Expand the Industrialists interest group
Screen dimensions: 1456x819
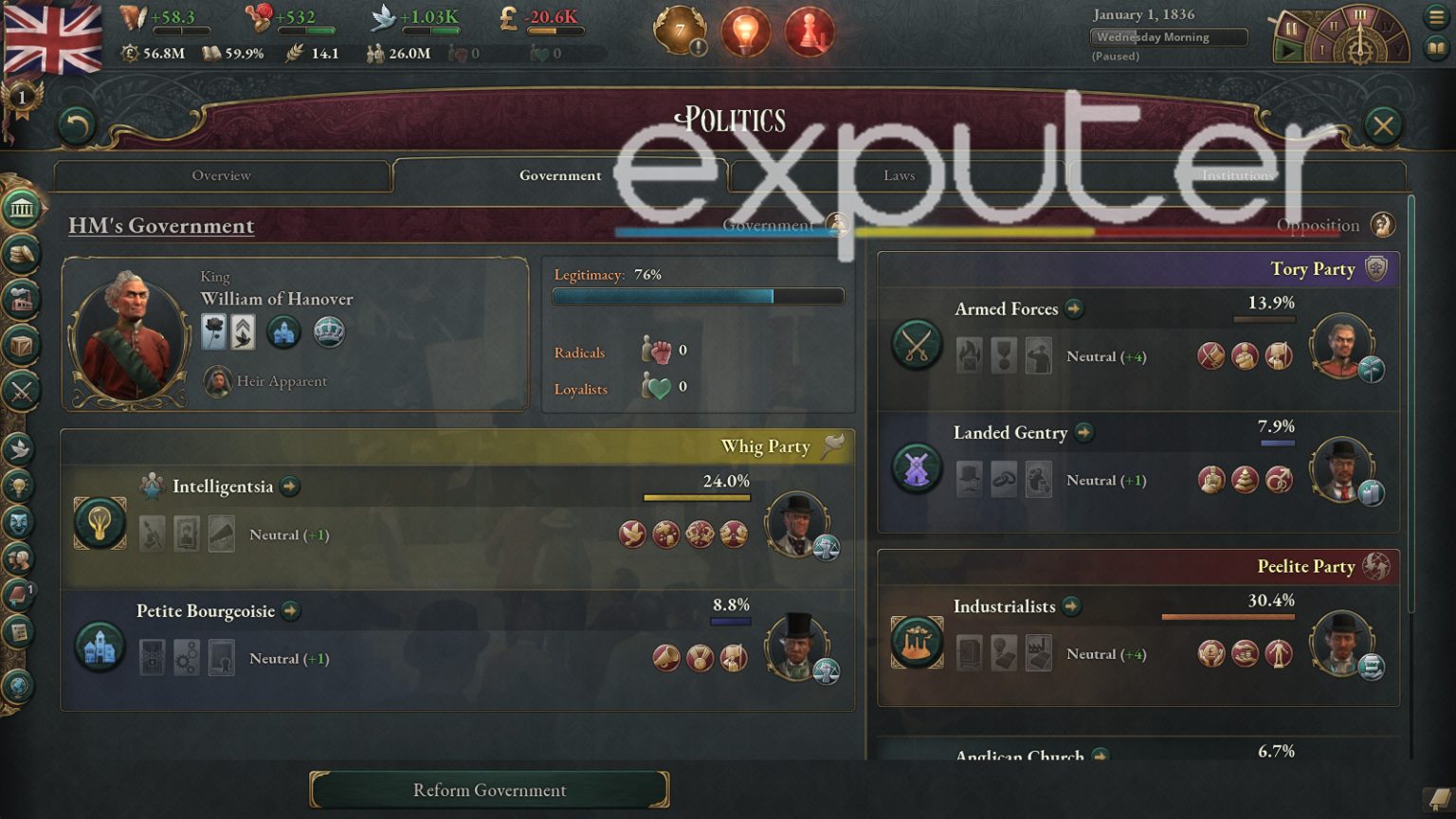[x=1072, y=607]
